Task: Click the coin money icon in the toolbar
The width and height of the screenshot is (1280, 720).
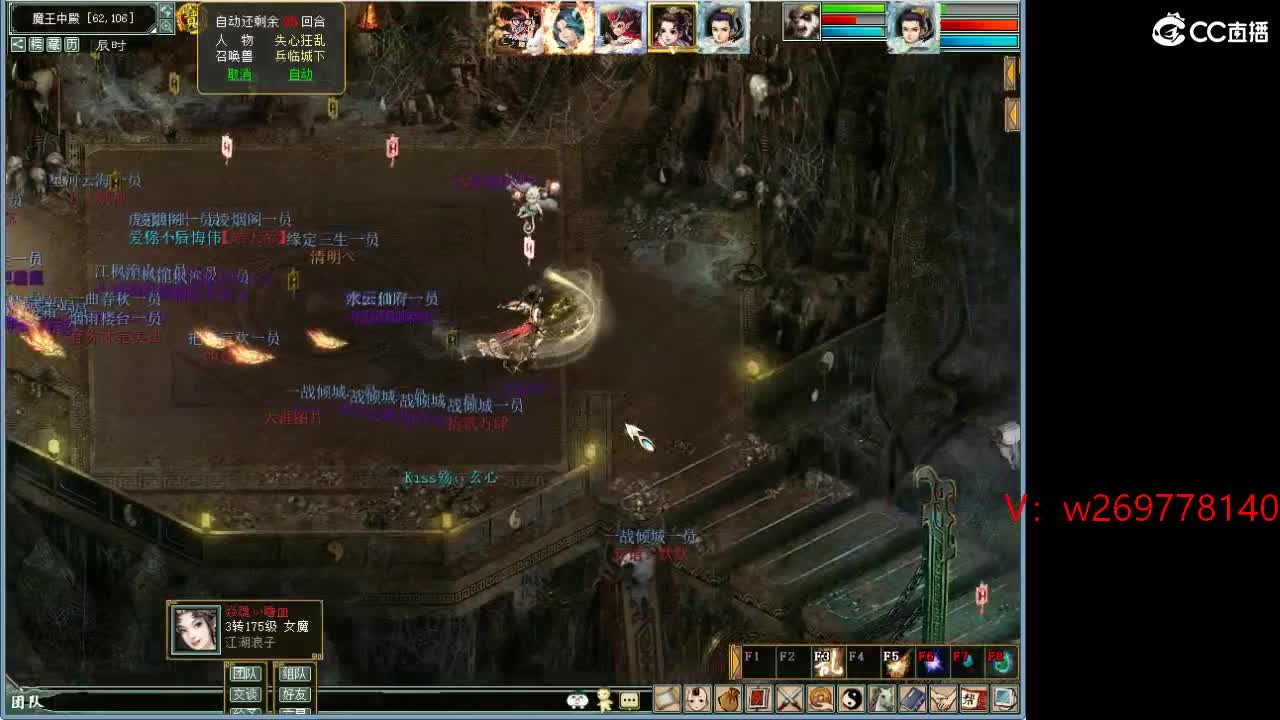Action: coord(821,698)
